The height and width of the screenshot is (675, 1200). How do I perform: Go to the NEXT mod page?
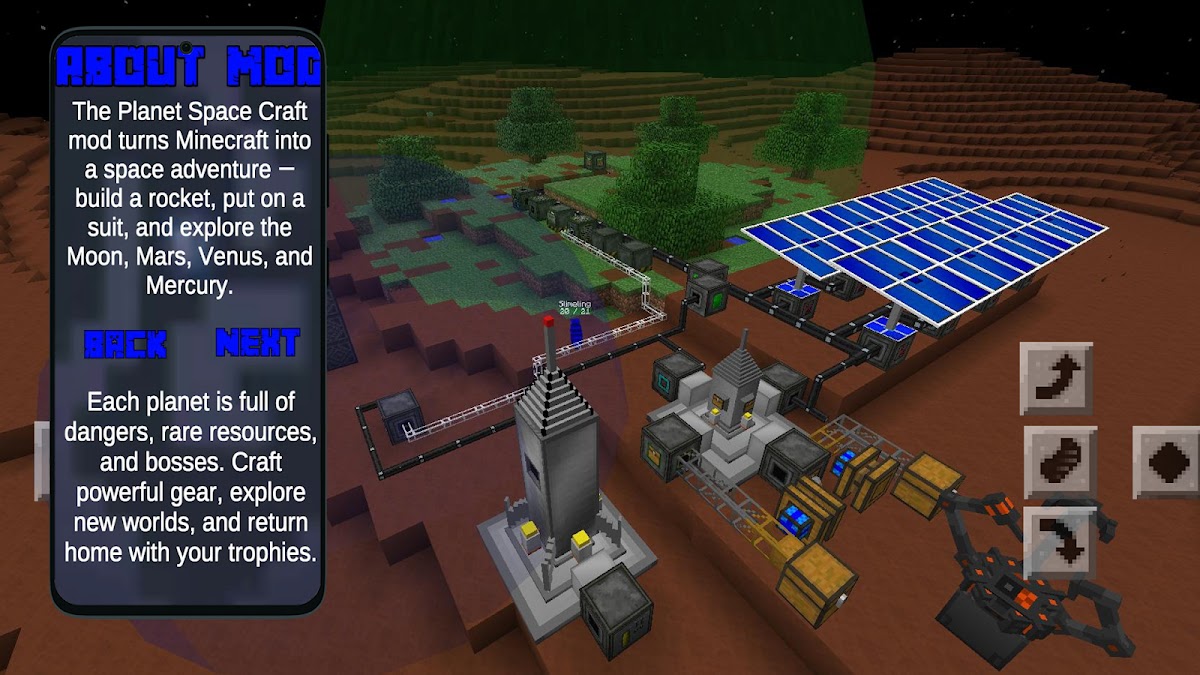(257, 343)
